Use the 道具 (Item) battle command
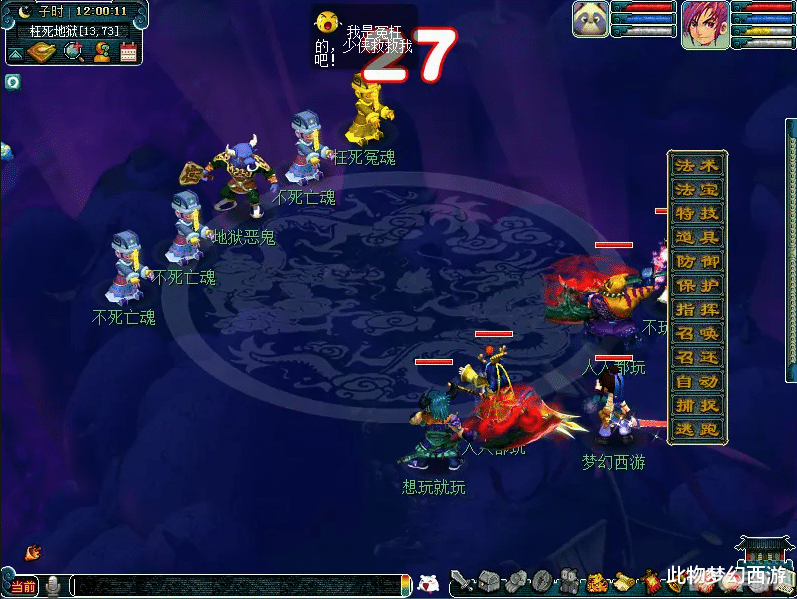 pyautogui.click(x=696, y=238)
